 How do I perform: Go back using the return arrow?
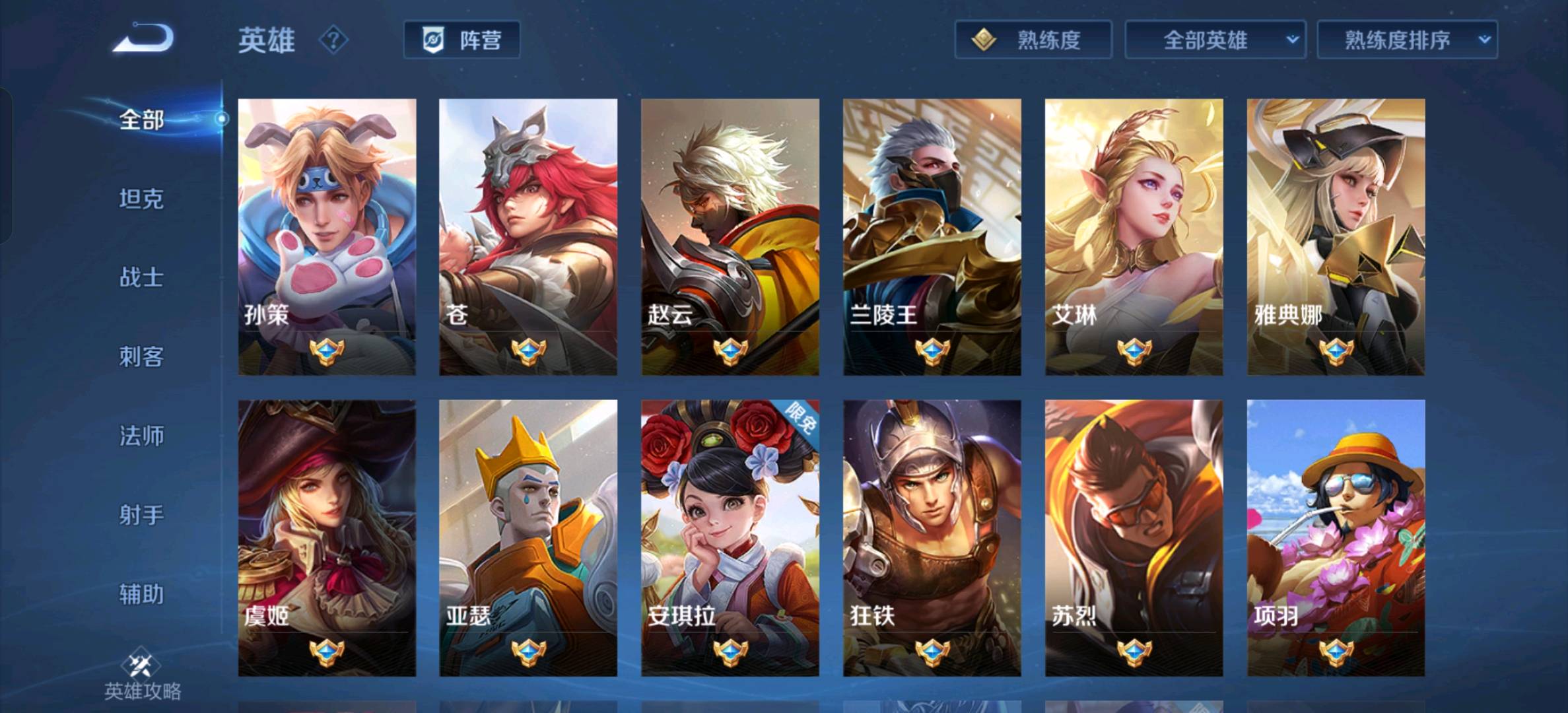click(x=143, y=38)
